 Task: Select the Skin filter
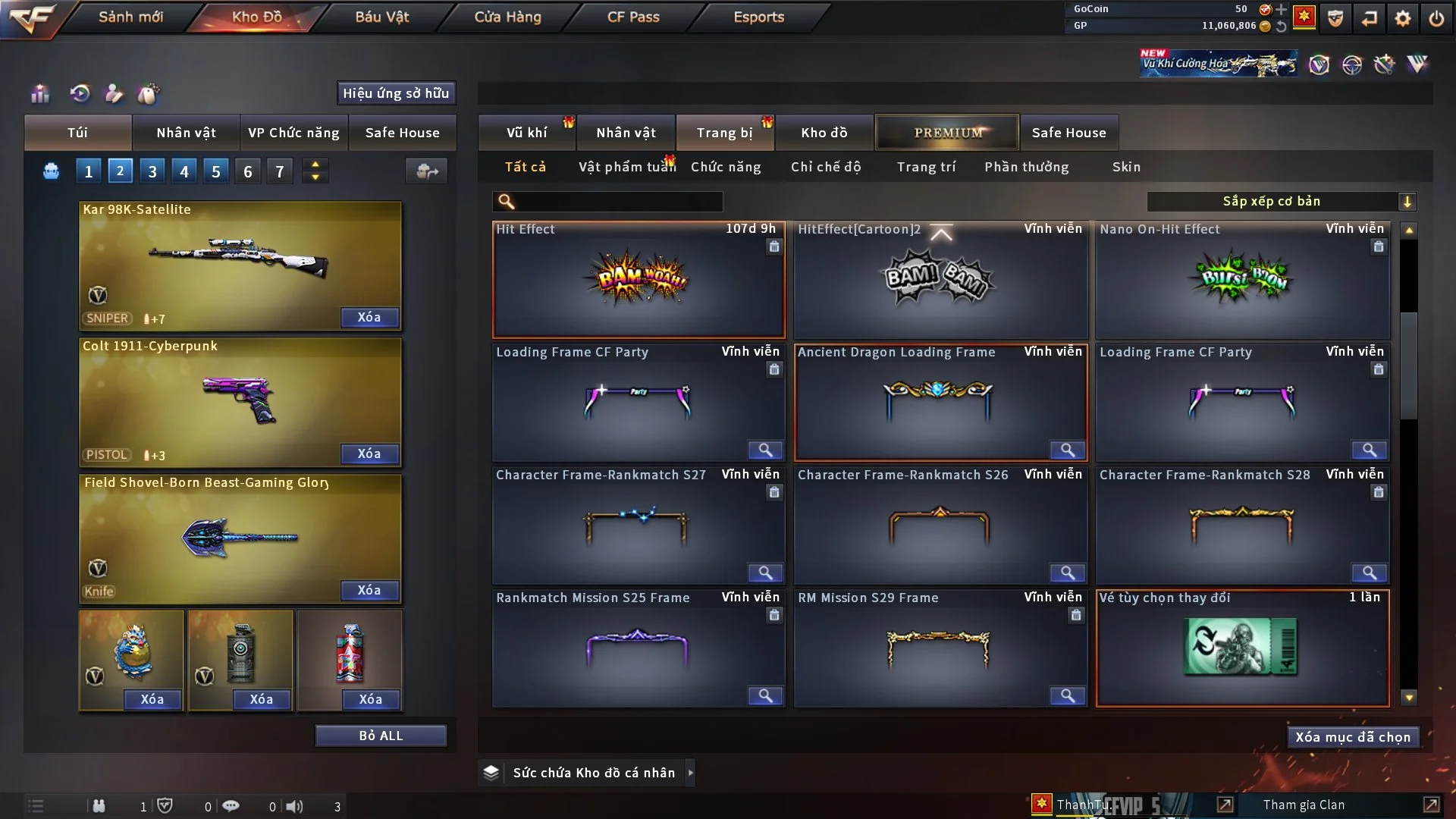[x=1126, y=167]
